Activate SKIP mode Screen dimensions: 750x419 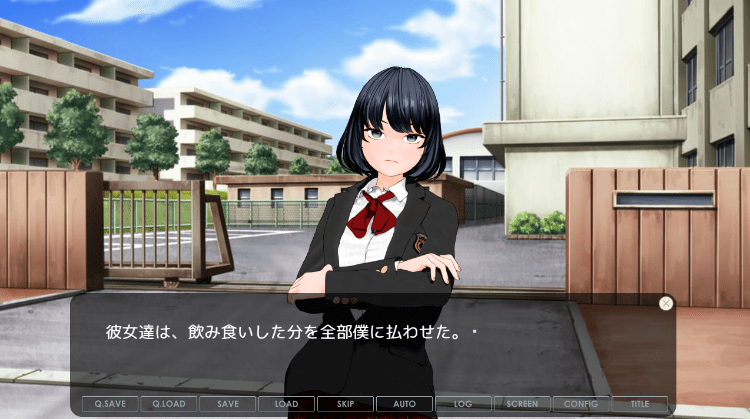point(346,404)
